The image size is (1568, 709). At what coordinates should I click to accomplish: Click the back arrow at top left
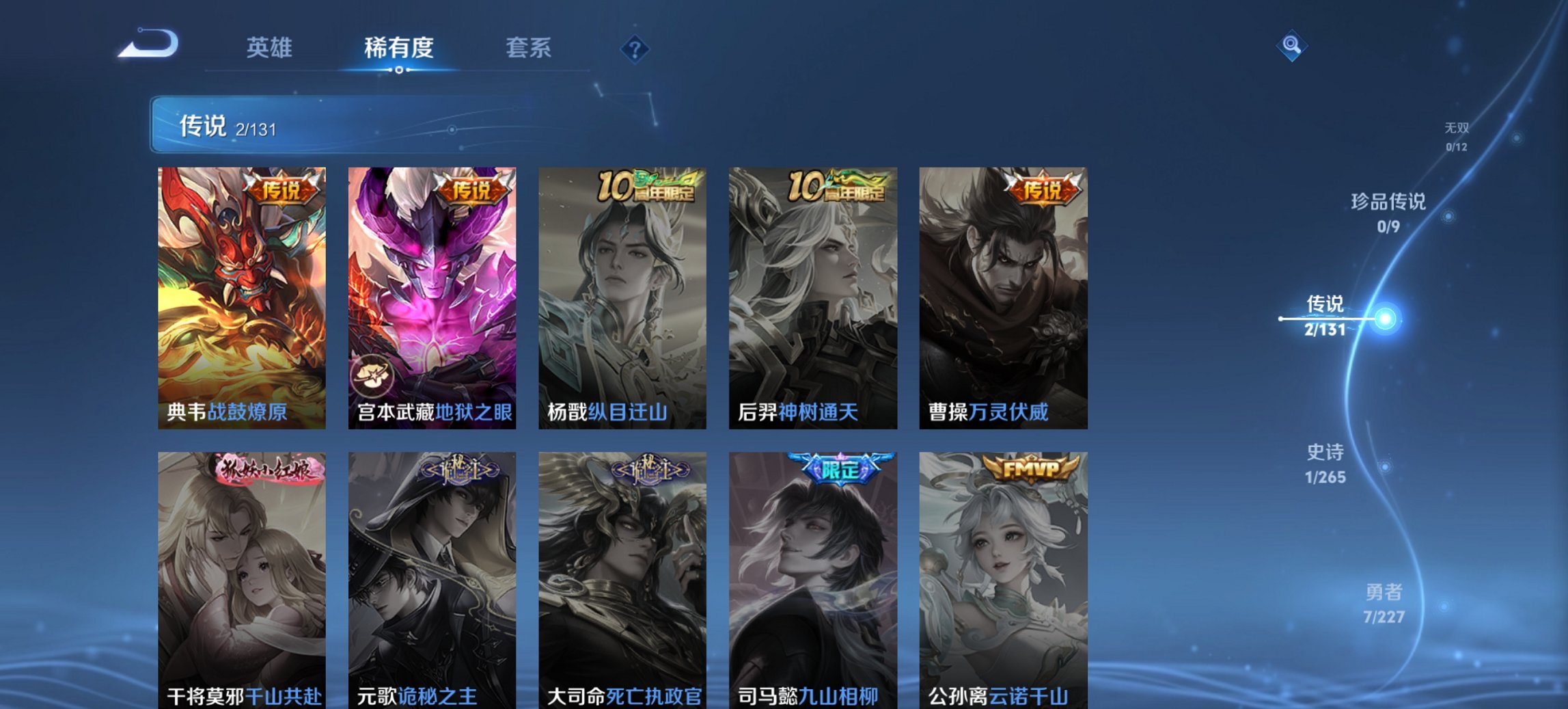[x=147, y=45]
